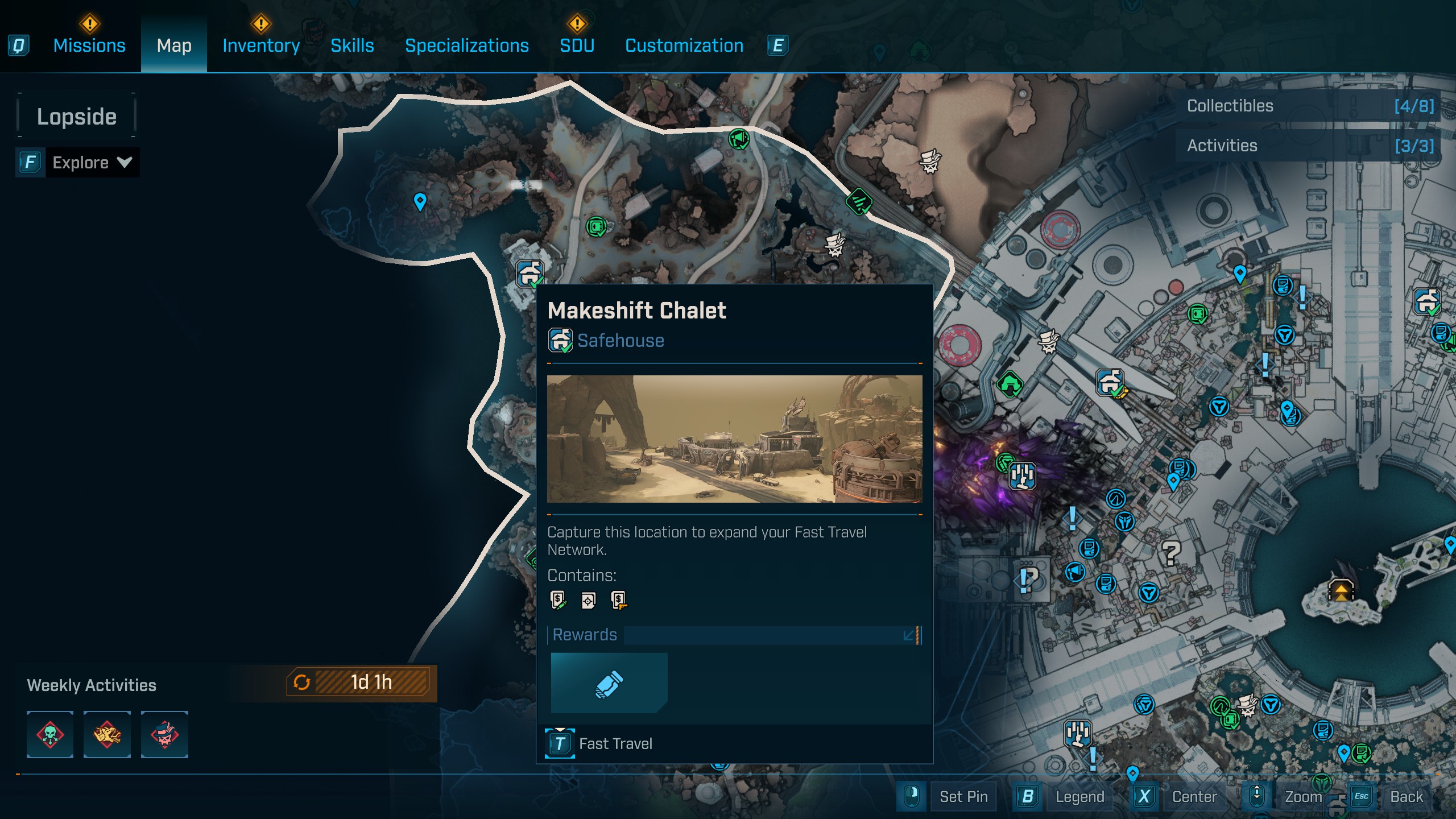Select the reward item tile
Image resolution: width=1456 pixels, height=819 pixels.
[609, 682]
